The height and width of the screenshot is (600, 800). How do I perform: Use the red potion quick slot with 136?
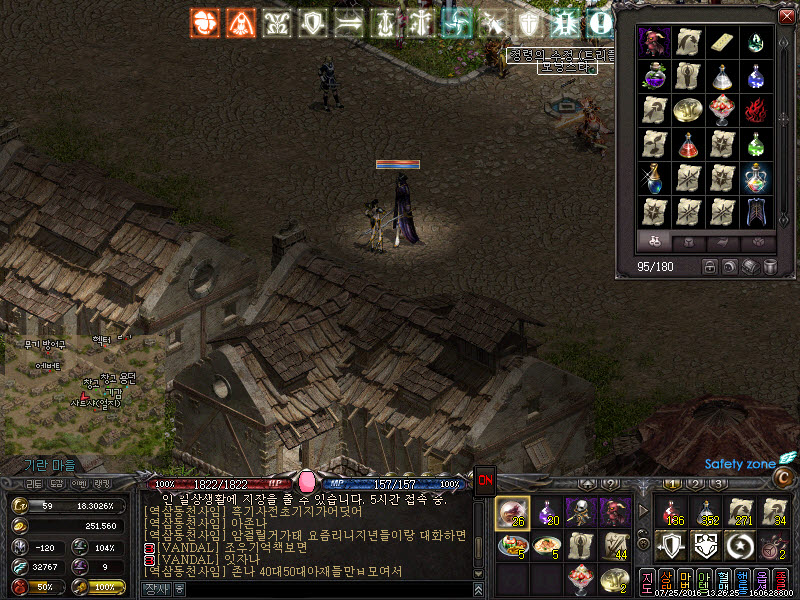coord(671,512)
